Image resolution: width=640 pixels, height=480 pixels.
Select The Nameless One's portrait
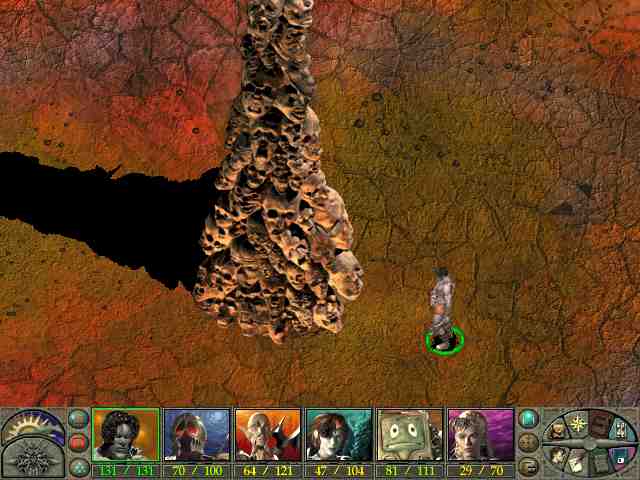(x=125, y=435)
